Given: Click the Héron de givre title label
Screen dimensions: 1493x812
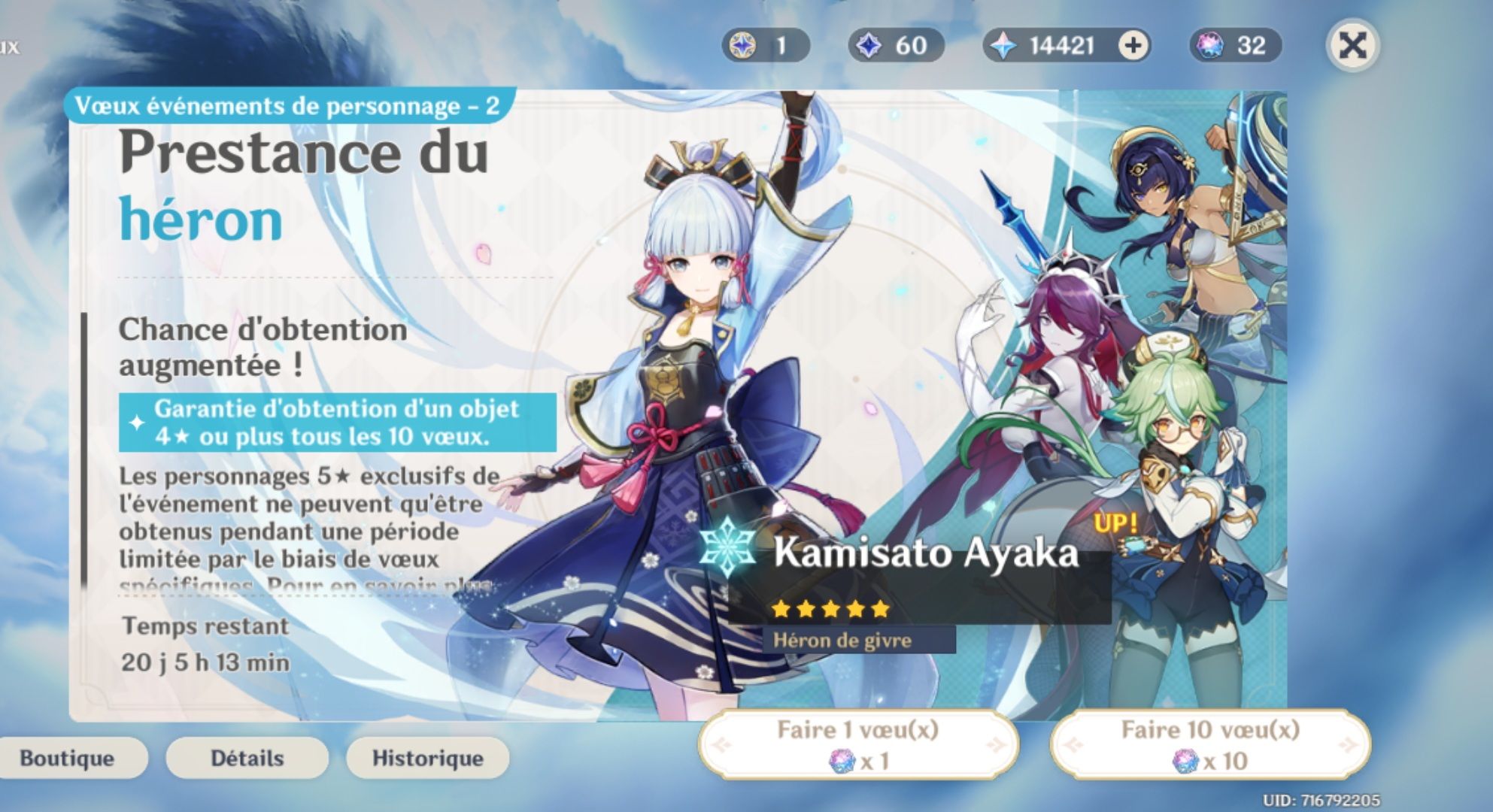Looking at the screenshot, I should point(836,642).
